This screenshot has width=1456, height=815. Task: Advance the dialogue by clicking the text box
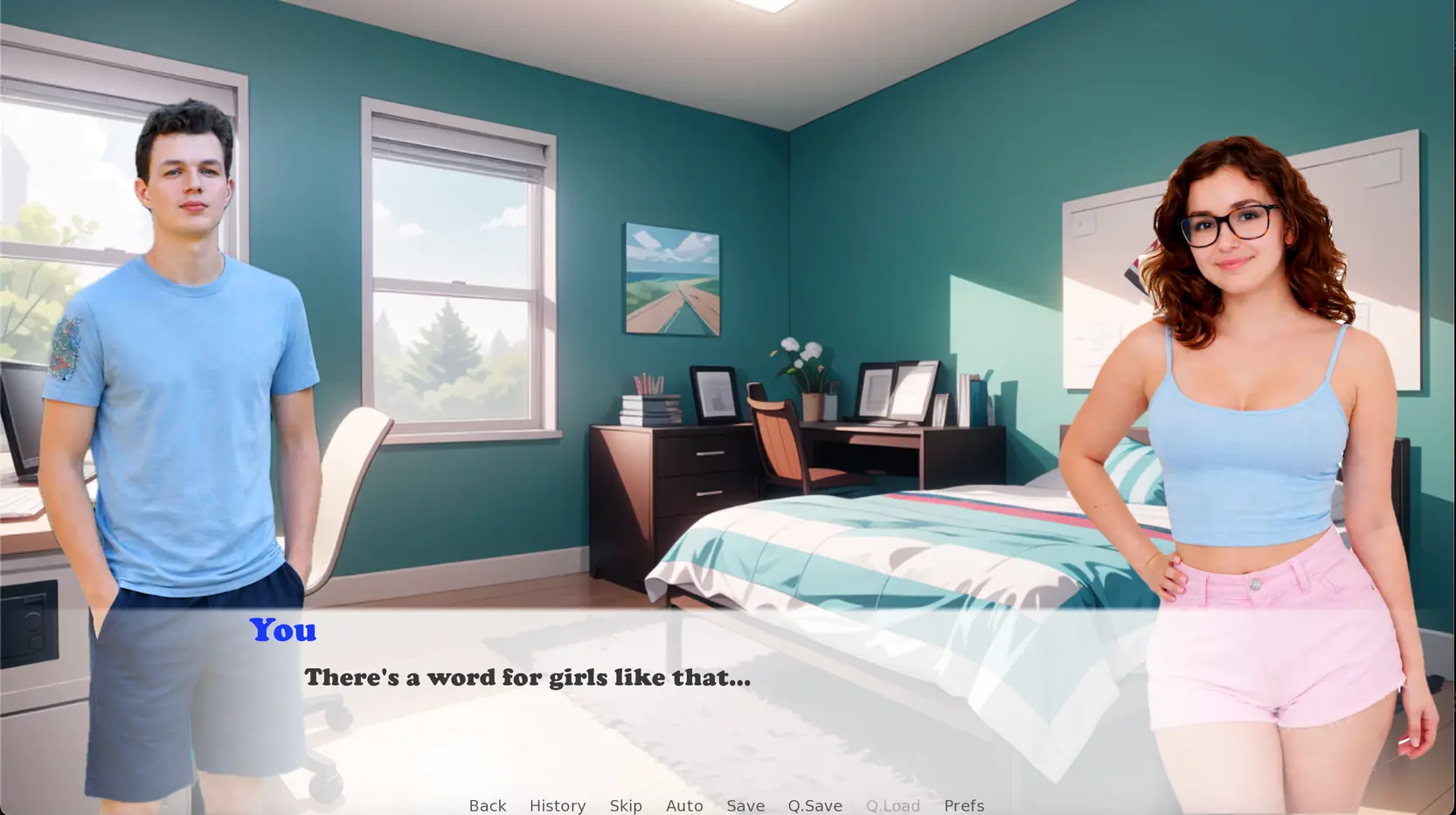(x=699, y=699)
